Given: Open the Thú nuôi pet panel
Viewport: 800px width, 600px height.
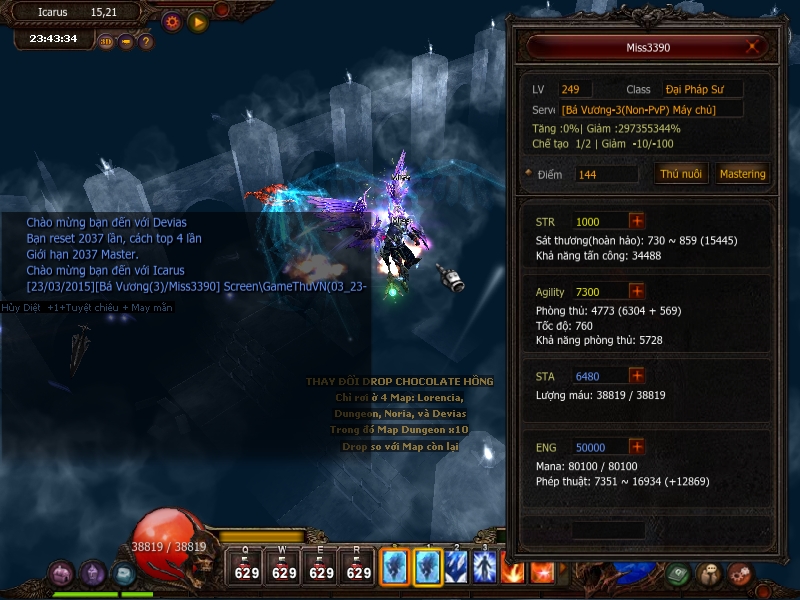Looking at the screenshot, I should pyautogui.click(x=682, y=174).
